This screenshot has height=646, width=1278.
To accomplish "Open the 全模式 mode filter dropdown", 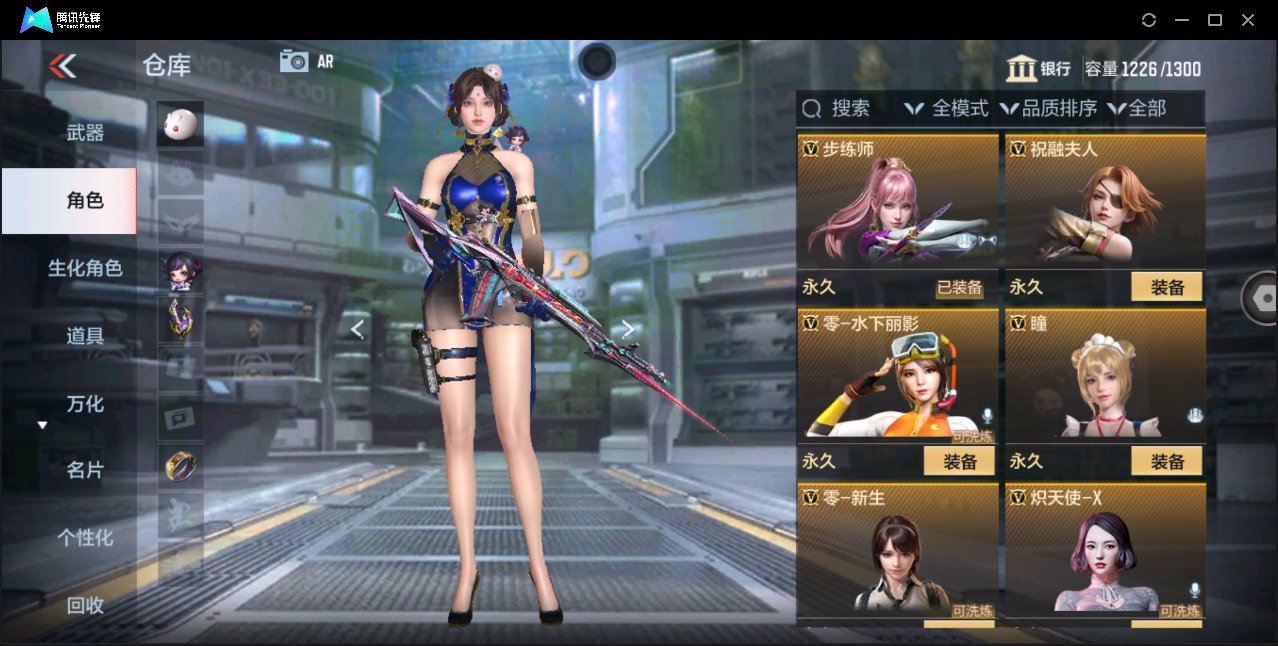I will 946,109.
